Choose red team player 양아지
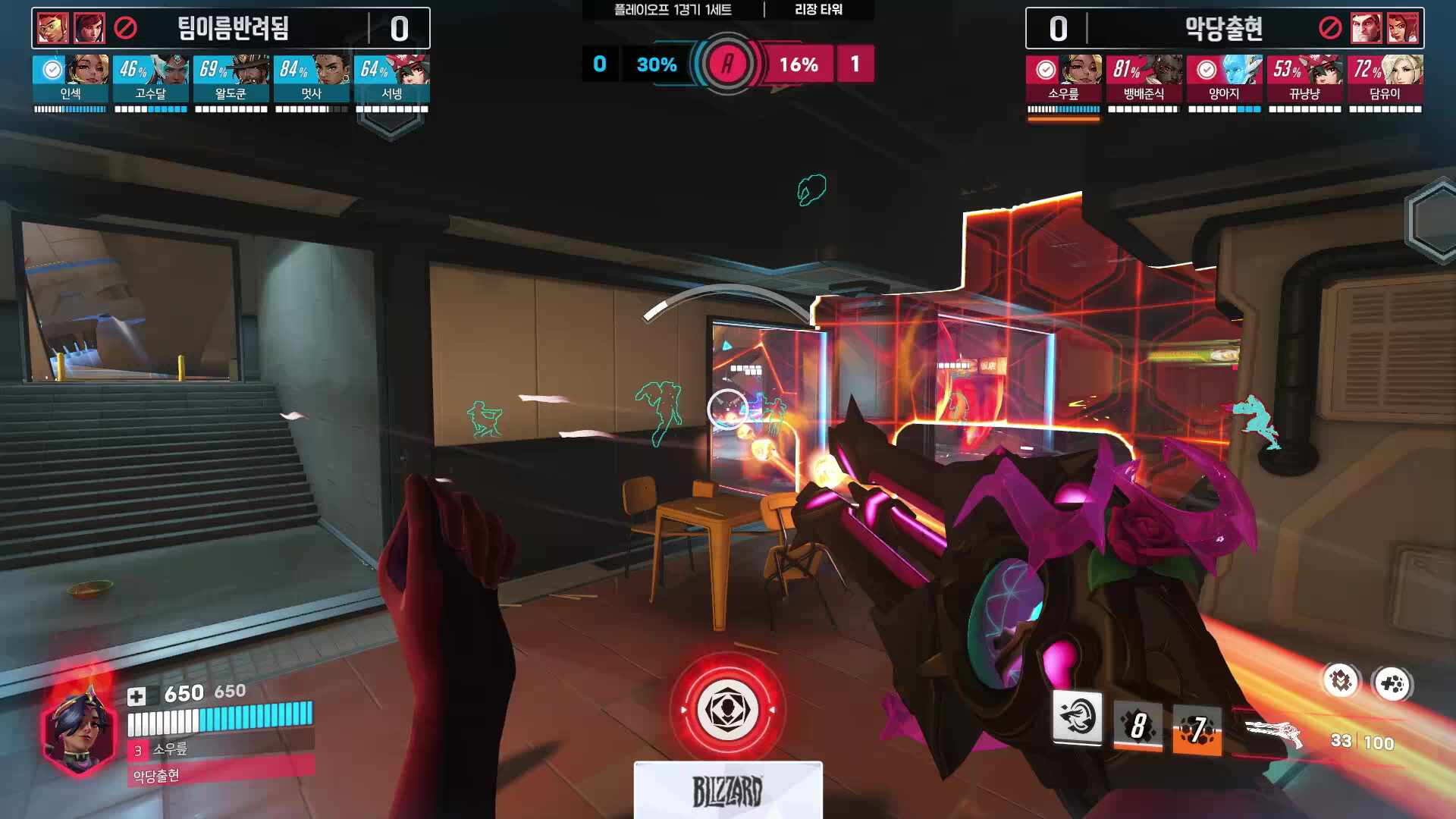 pyautogui.click(x=1224, y=80)
